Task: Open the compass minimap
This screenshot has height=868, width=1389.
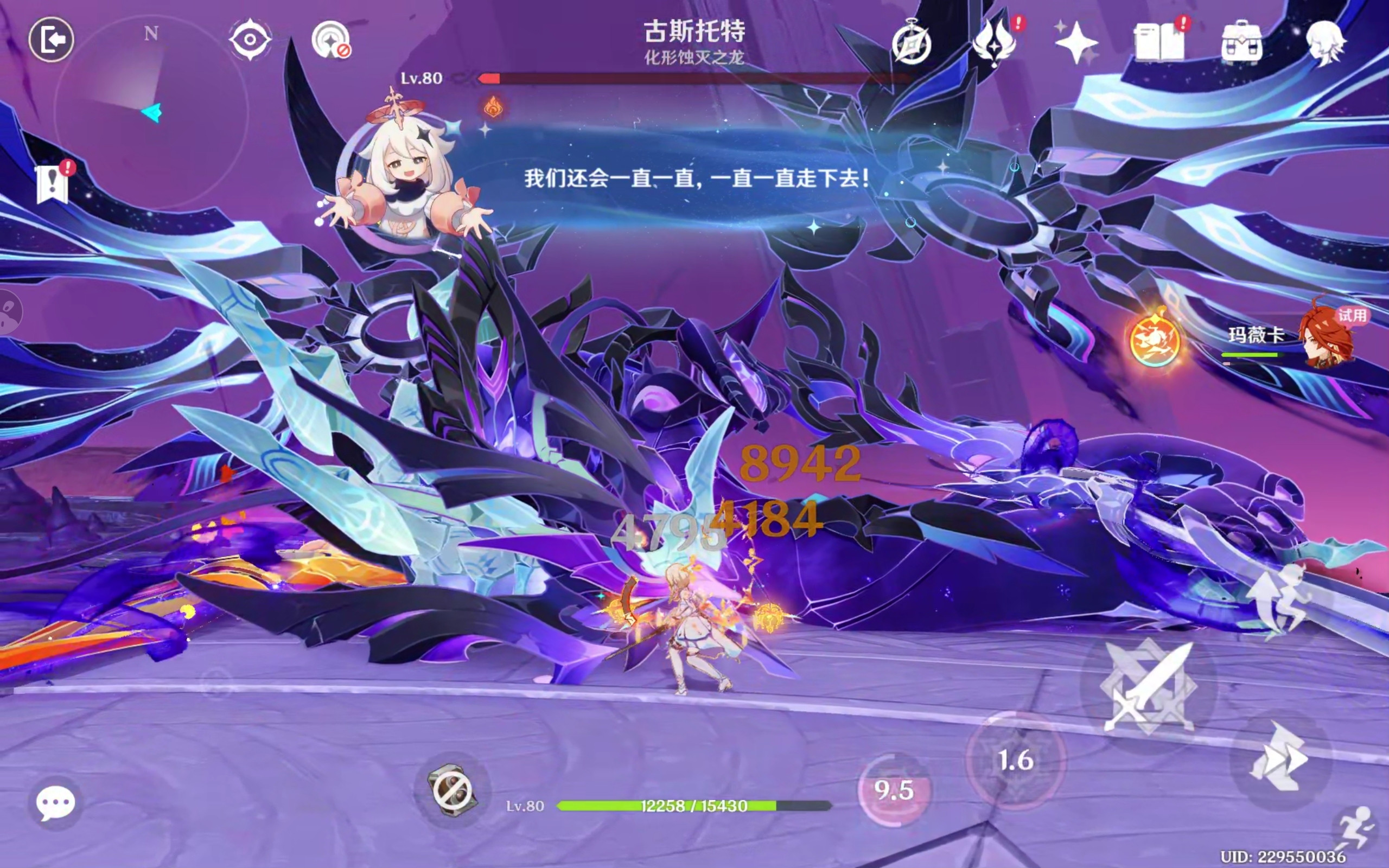Action: pos(150,109)
